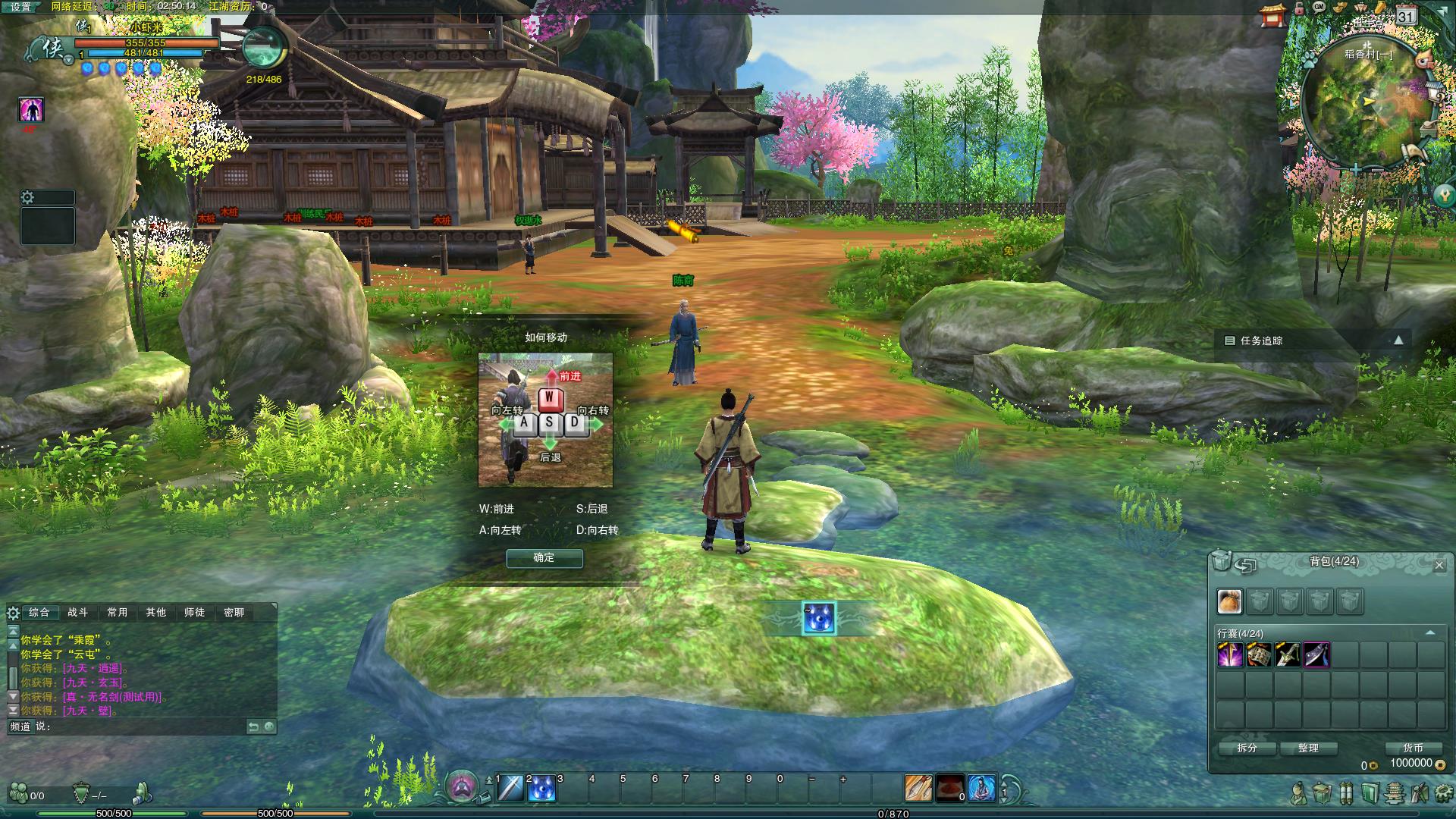Switch to the 师徒 chat tab
Viewport: 1456px width, 819px height.
(x=194, y=613)
